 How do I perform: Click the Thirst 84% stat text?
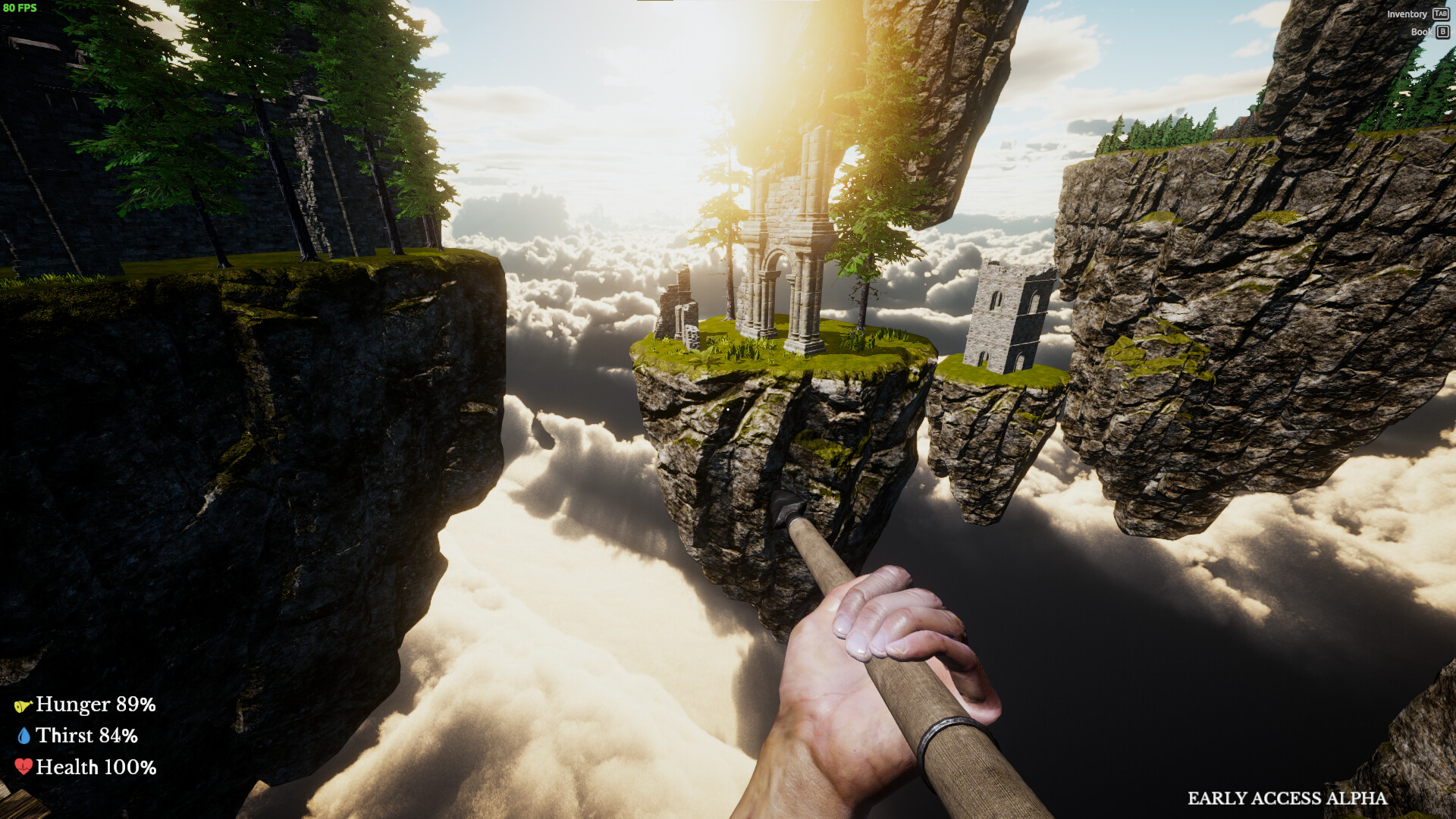pyautogui.click(x=89, y=735)
